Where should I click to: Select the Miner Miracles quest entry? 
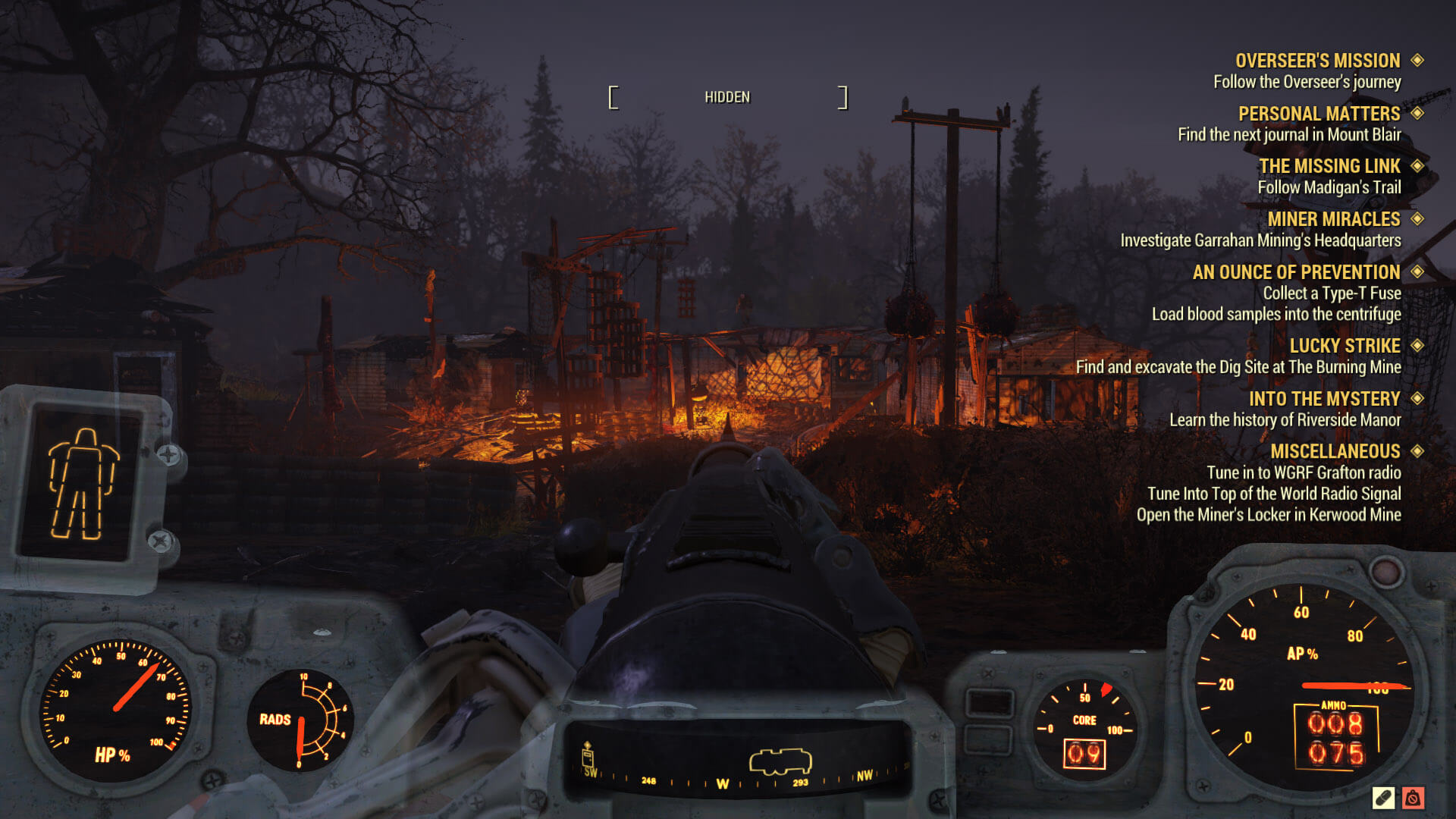point(1333,219)
